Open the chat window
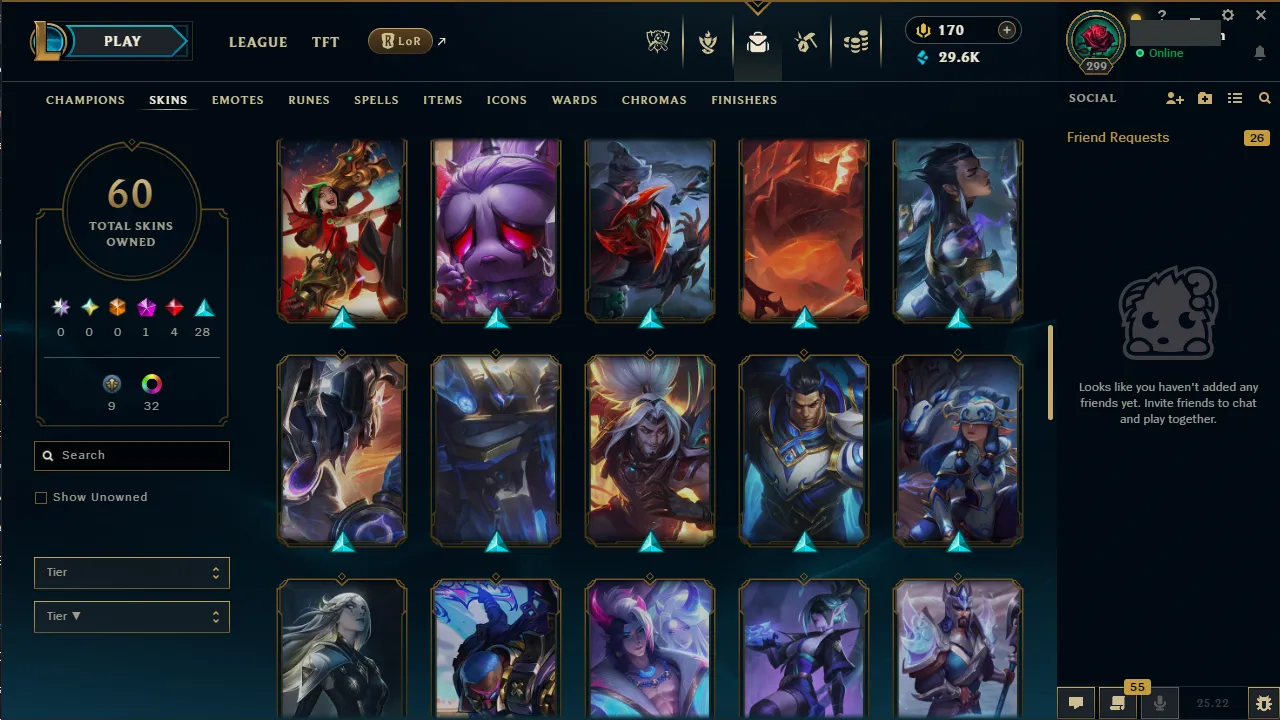 (x=1076, y=702)
